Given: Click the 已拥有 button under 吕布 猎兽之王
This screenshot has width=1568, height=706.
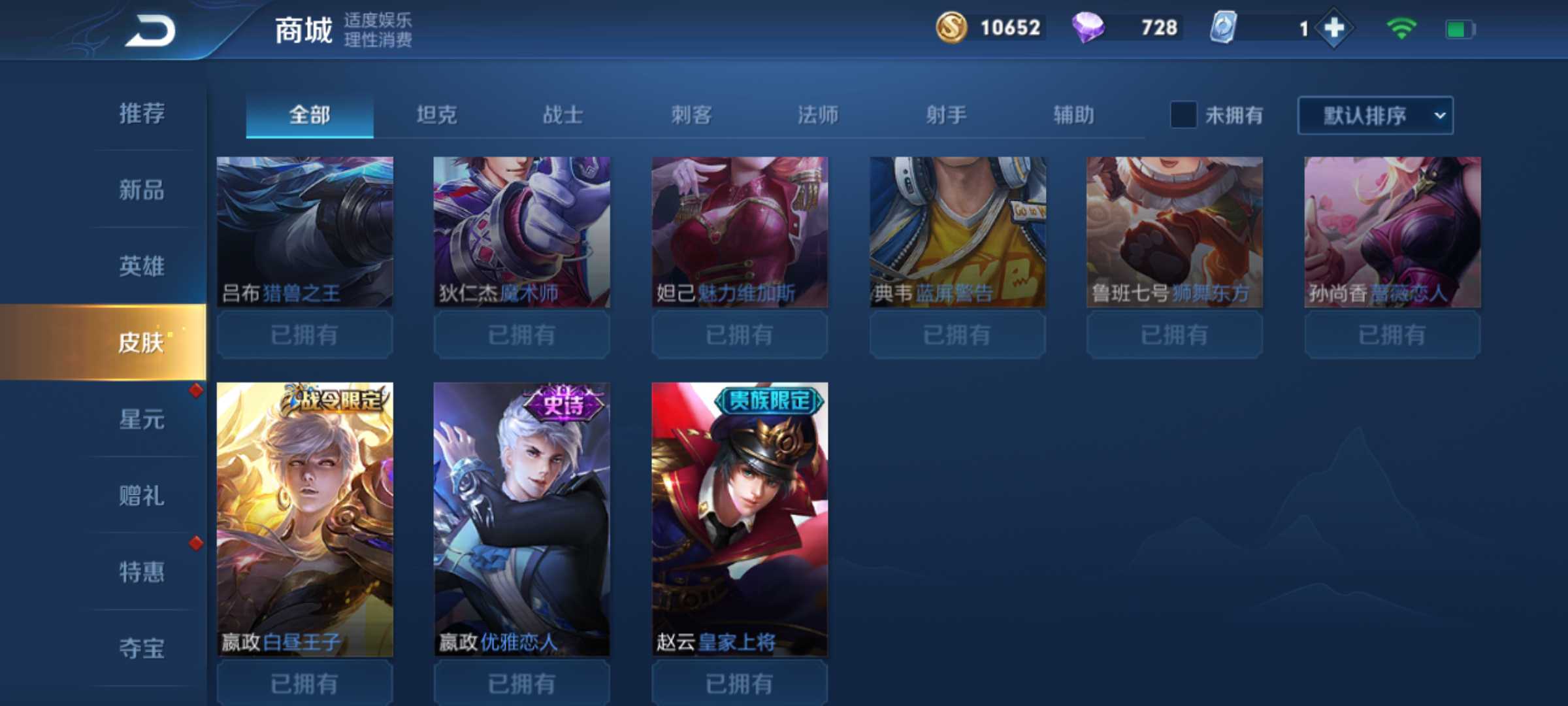Looking at the screenshot, I should (304, 335).
